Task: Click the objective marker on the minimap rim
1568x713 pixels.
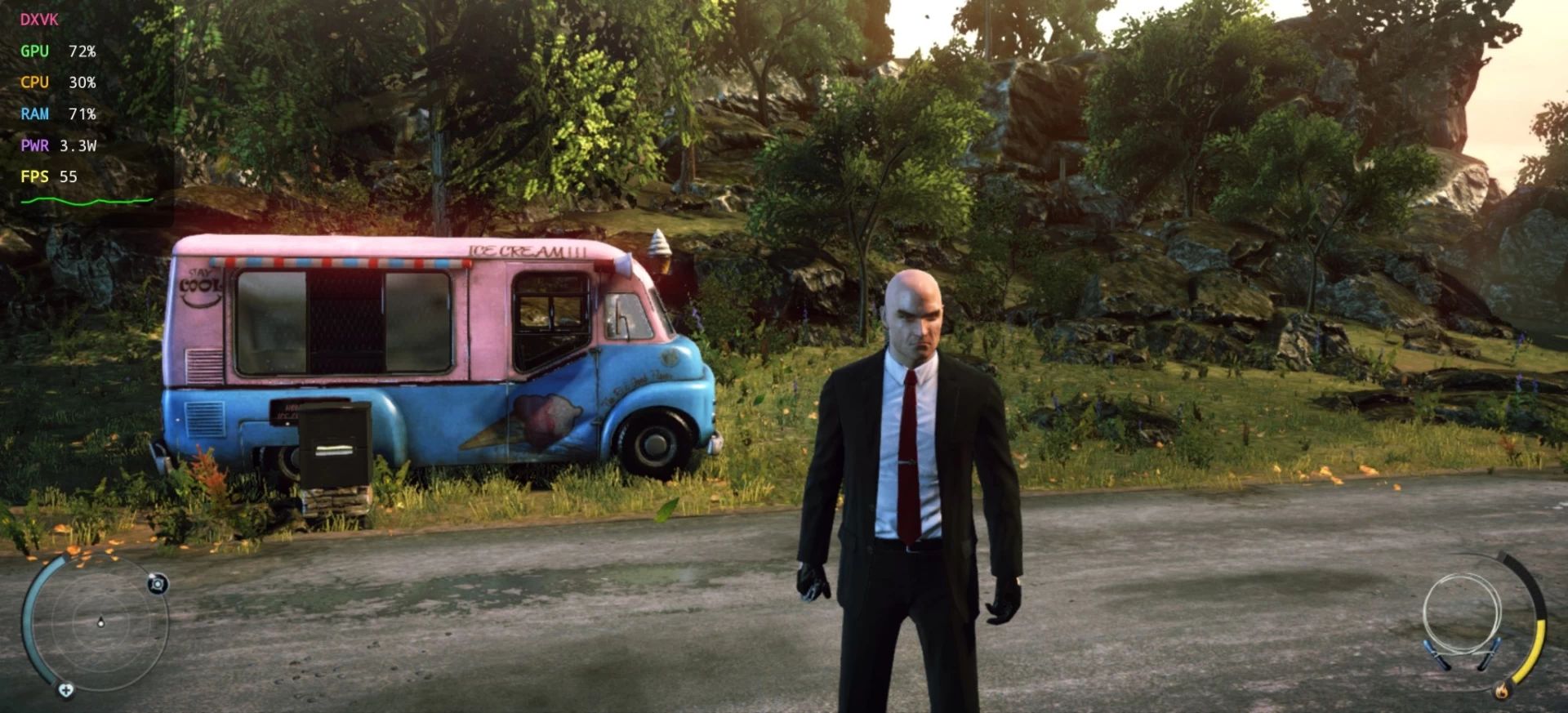Action: click(x=158, y=583)
